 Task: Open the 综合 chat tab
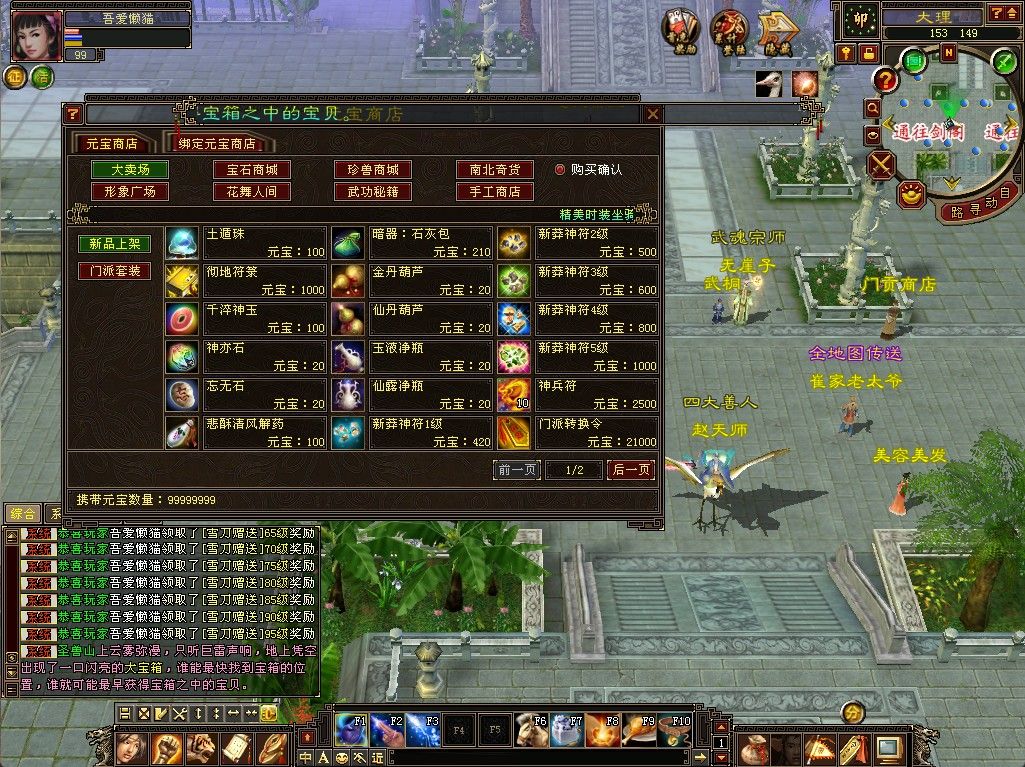22,513
